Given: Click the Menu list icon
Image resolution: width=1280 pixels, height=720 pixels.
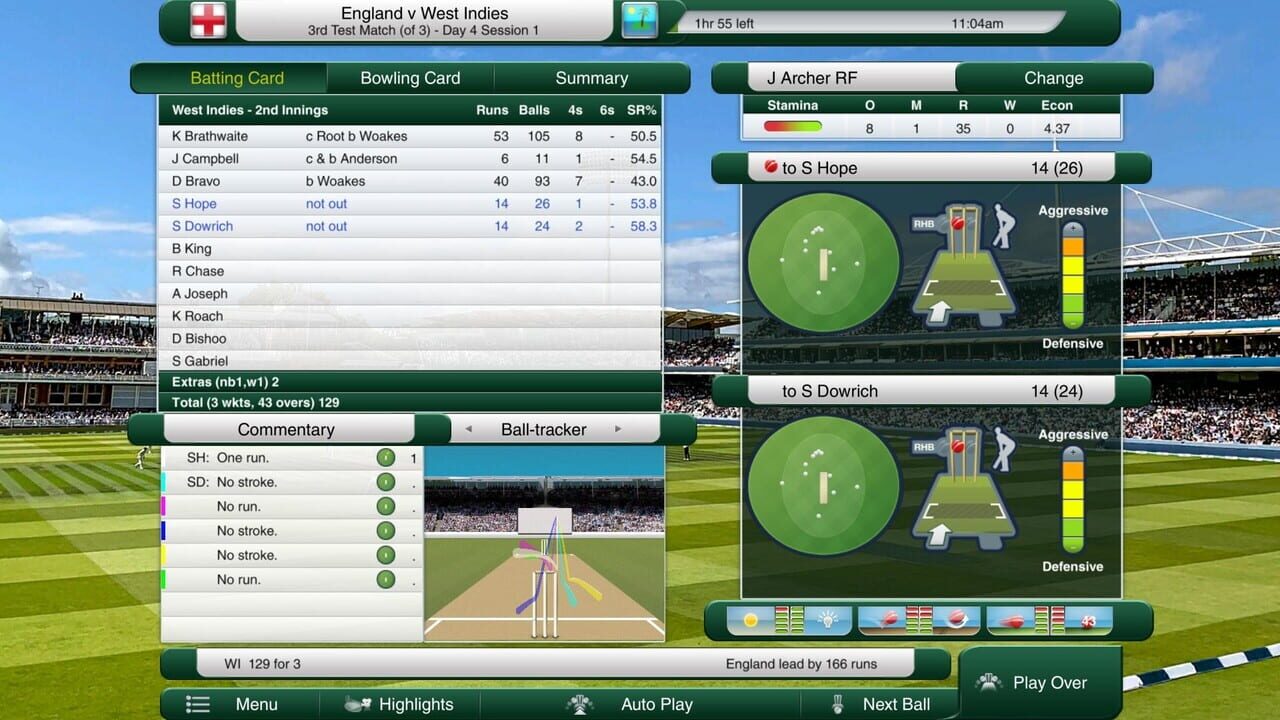Looking at the screenshot, I should [x=198, y=704].
